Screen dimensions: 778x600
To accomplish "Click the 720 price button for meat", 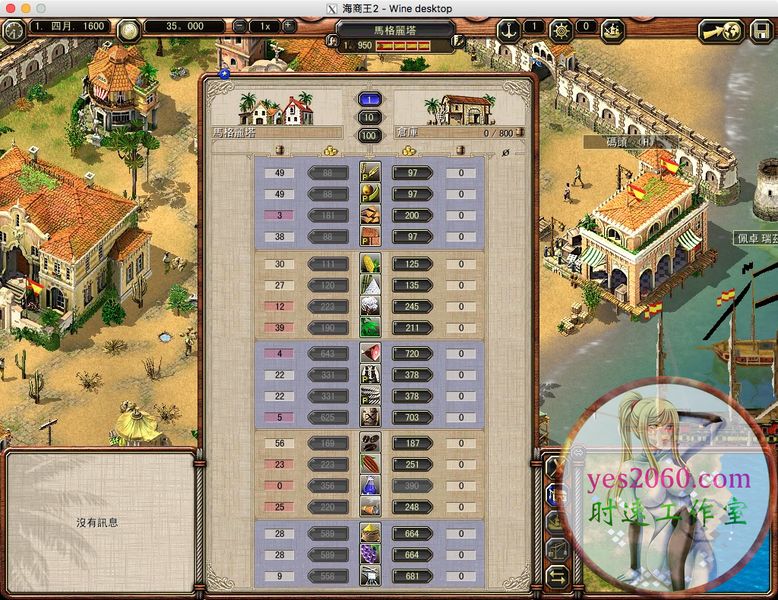I will [412, 354].
